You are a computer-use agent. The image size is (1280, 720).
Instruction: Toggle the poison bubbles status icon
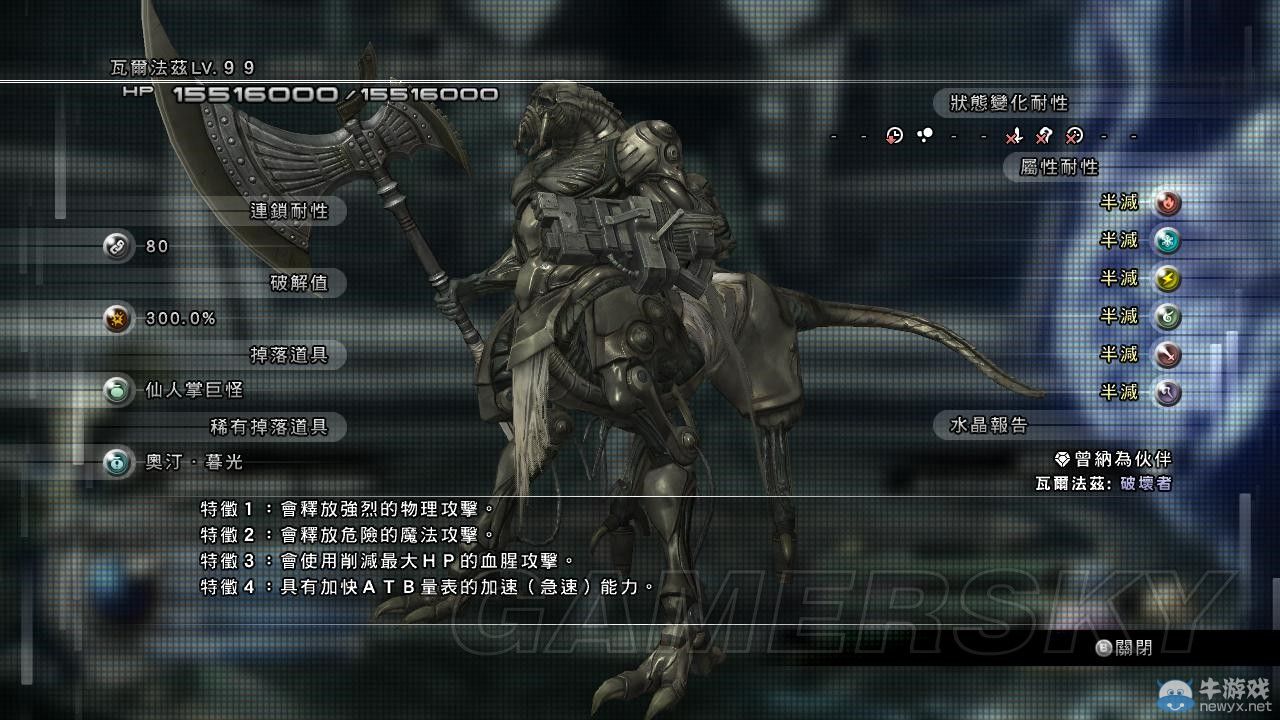point(925,133)
